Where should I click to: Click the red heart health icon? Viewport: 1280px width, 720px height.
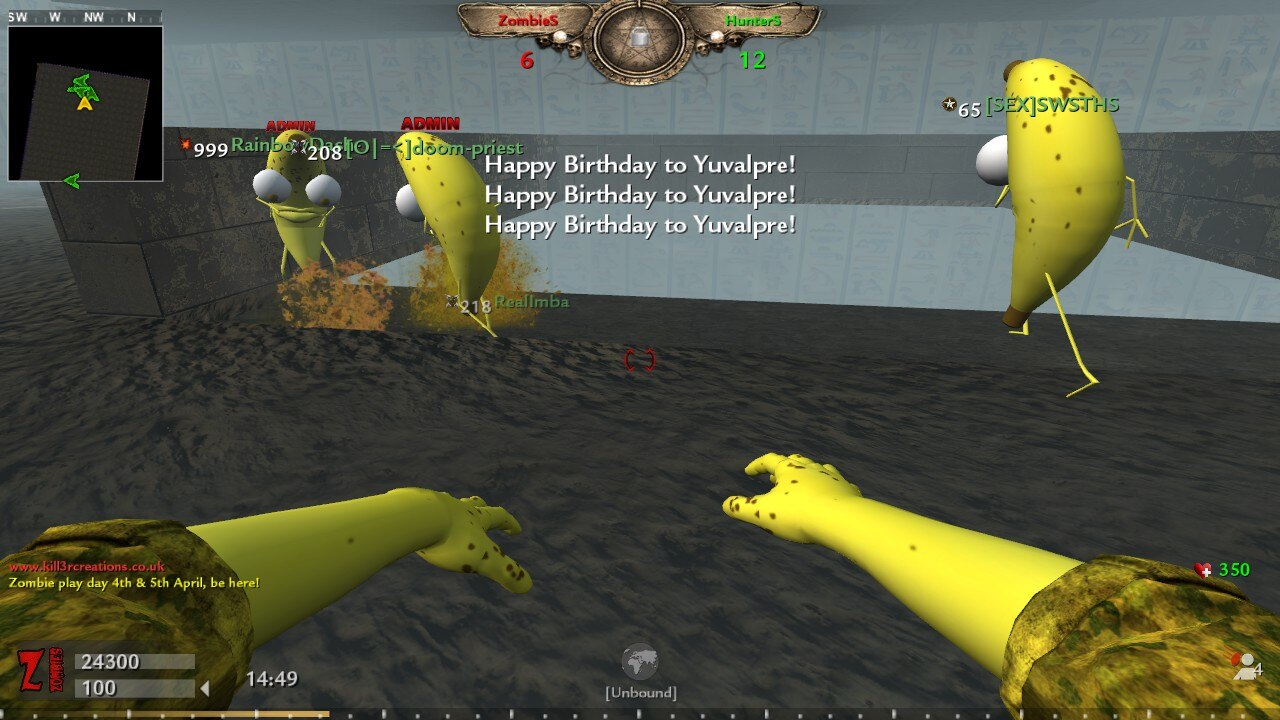tap(1203, 570)
